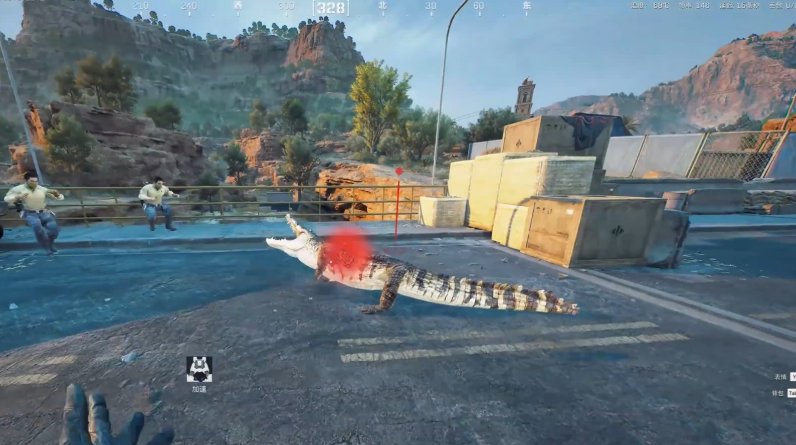Image resolution: width=796 pixels, height=445 pixels.
Task: Activate the 加速 speed boost ability icon
Action: pos(198,369)
